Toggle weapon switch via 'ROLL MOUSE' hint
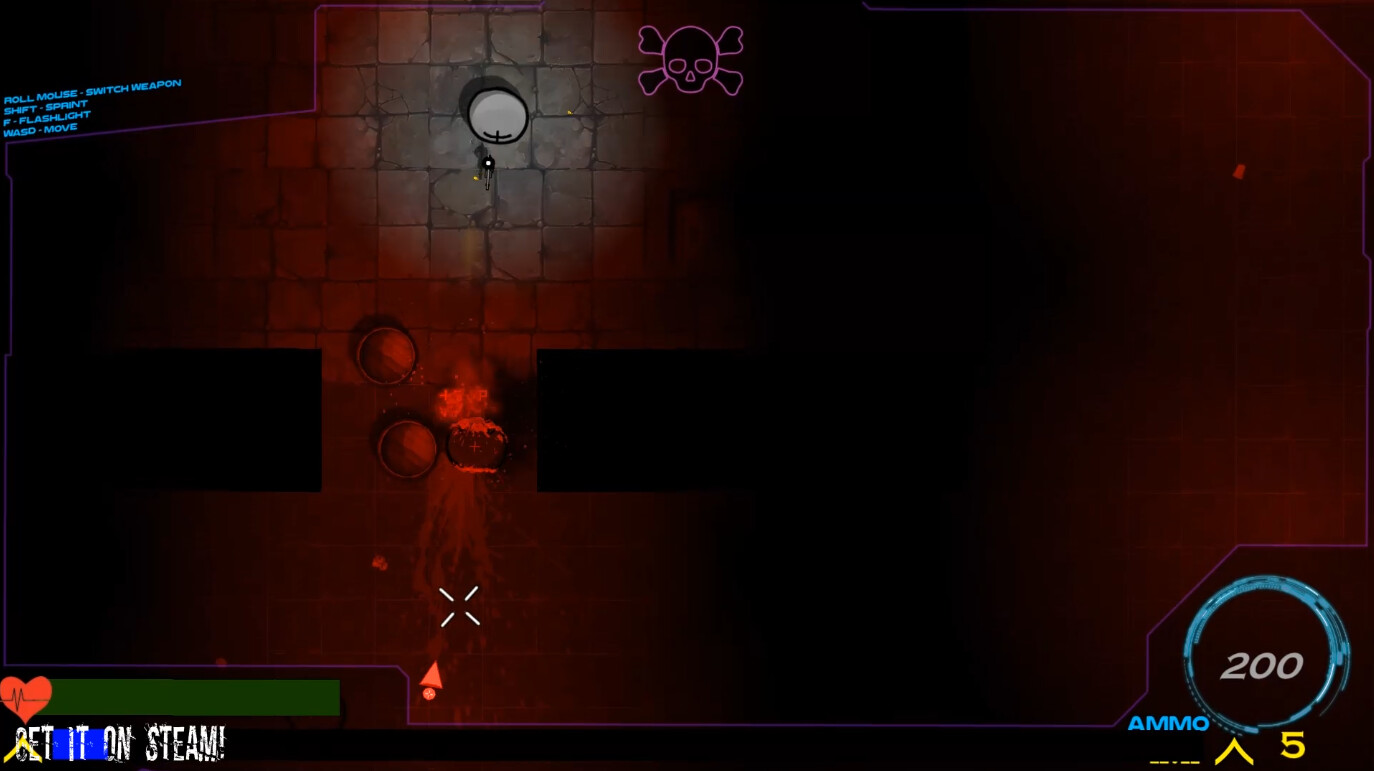 click(x=92, y=90)
